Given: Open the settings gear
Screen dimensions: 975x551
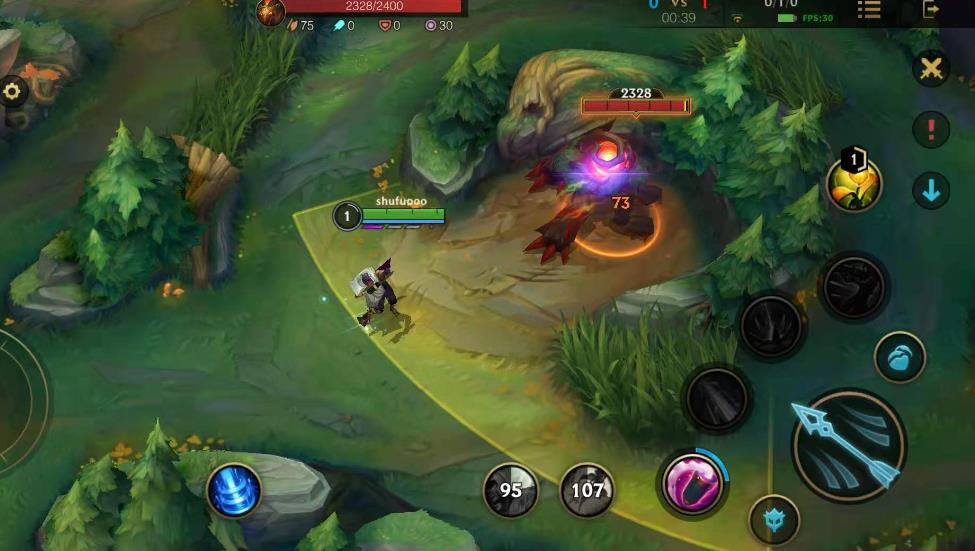Looking at the screenshot, I should 12,91.
